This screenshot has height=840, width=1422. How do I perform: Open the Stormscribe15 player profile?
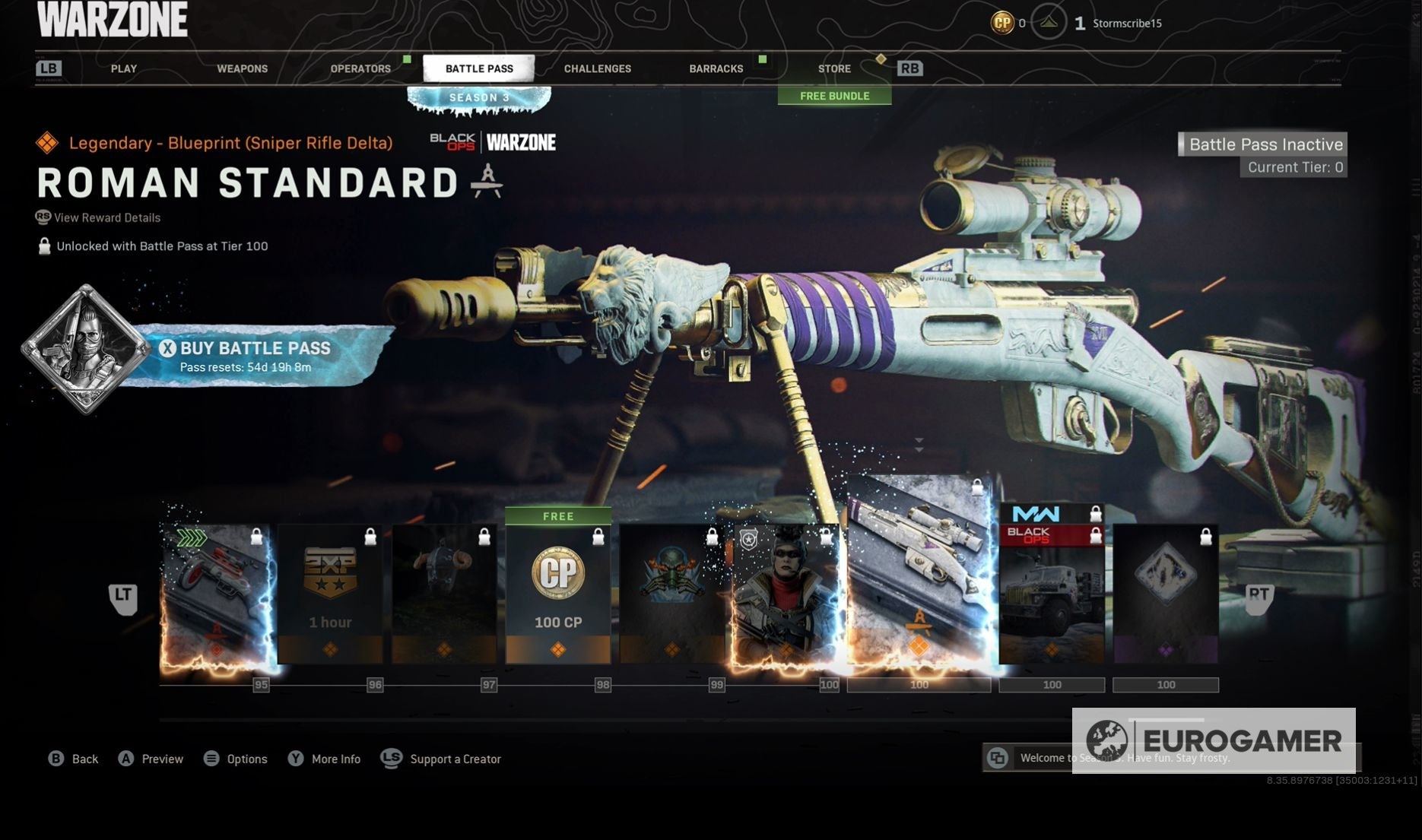coord(1126,24)
